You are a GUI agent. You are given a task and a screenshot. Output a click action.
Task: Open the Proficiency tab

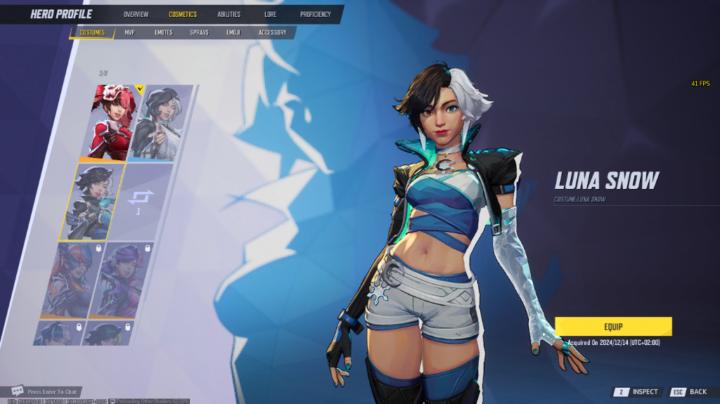pos(315,15)
